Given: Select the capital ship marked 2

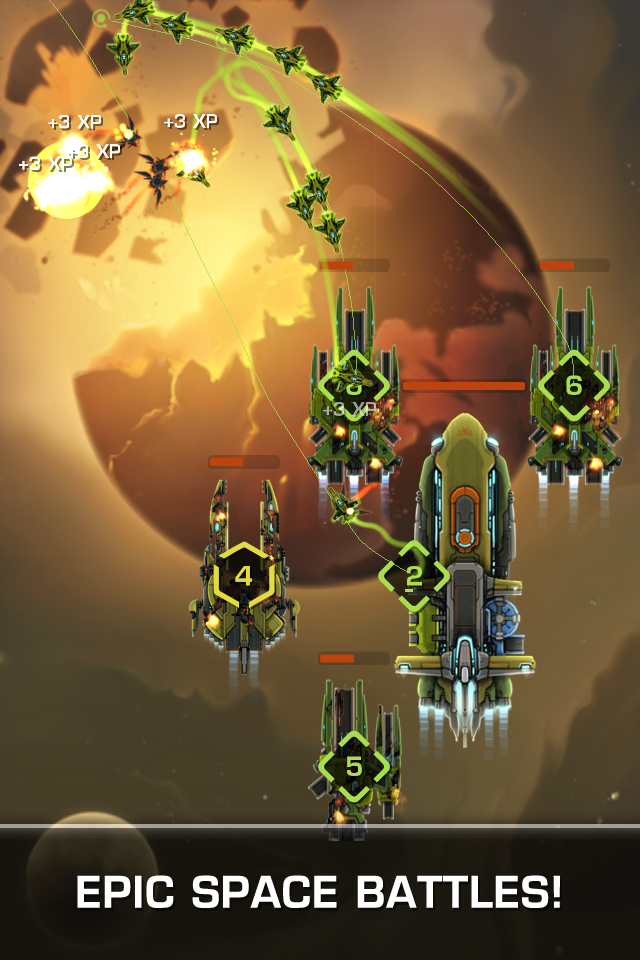Looking at the screenshot, I should (413, 576).
